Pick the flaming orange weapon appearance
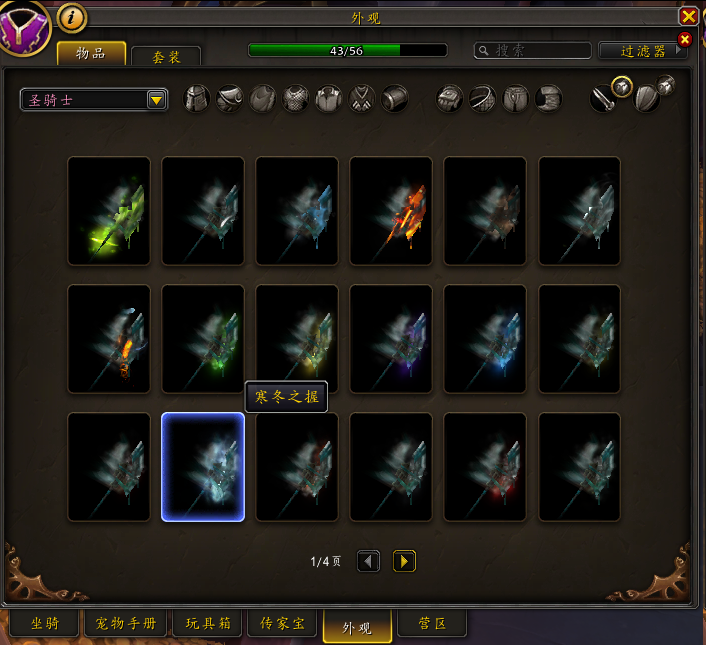This screenshot has width=706, height=645. (391, 211)
